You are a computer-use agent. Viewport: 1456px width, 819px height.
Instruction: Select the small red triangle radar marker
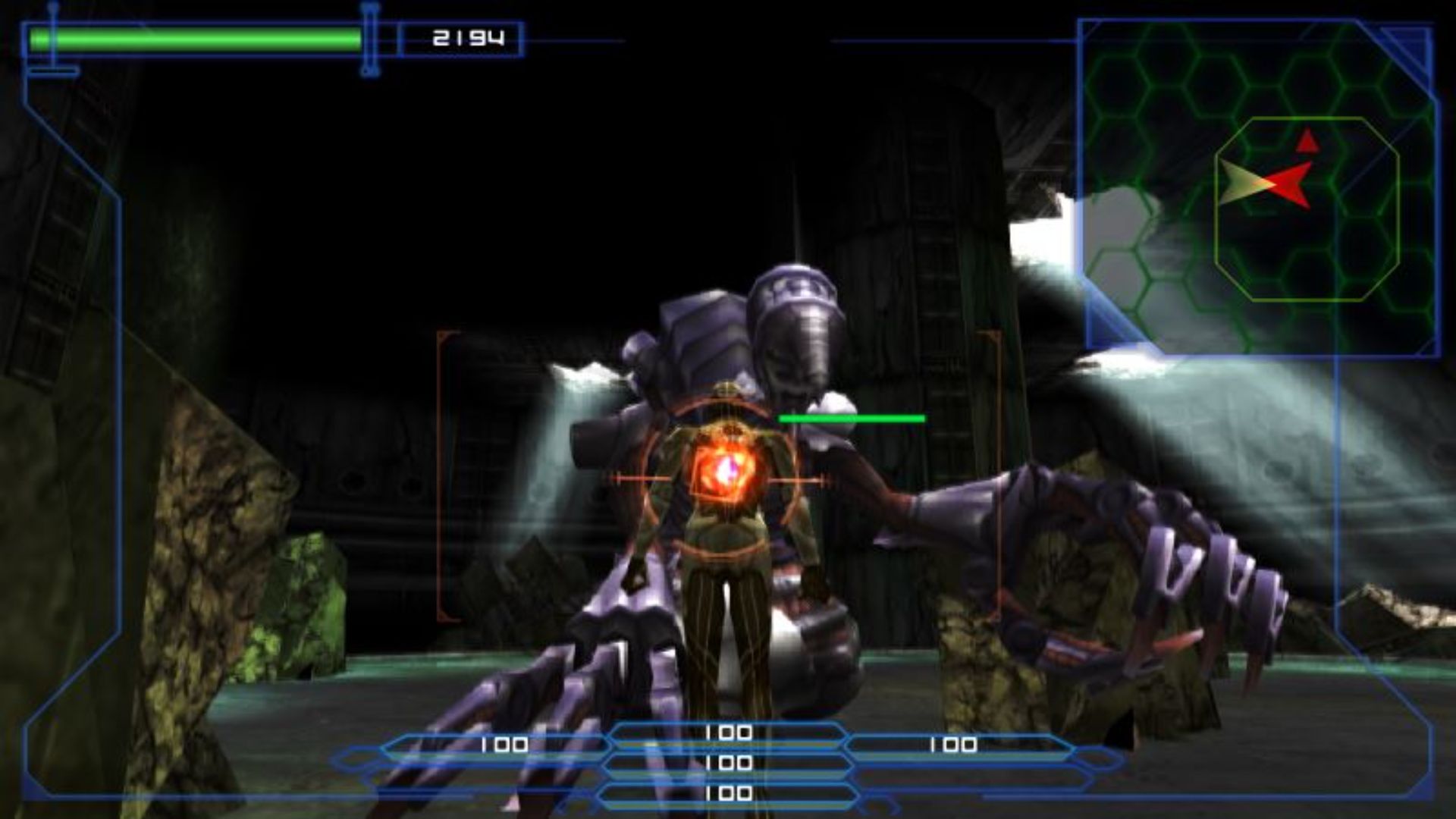click(x=1307, y=142)
